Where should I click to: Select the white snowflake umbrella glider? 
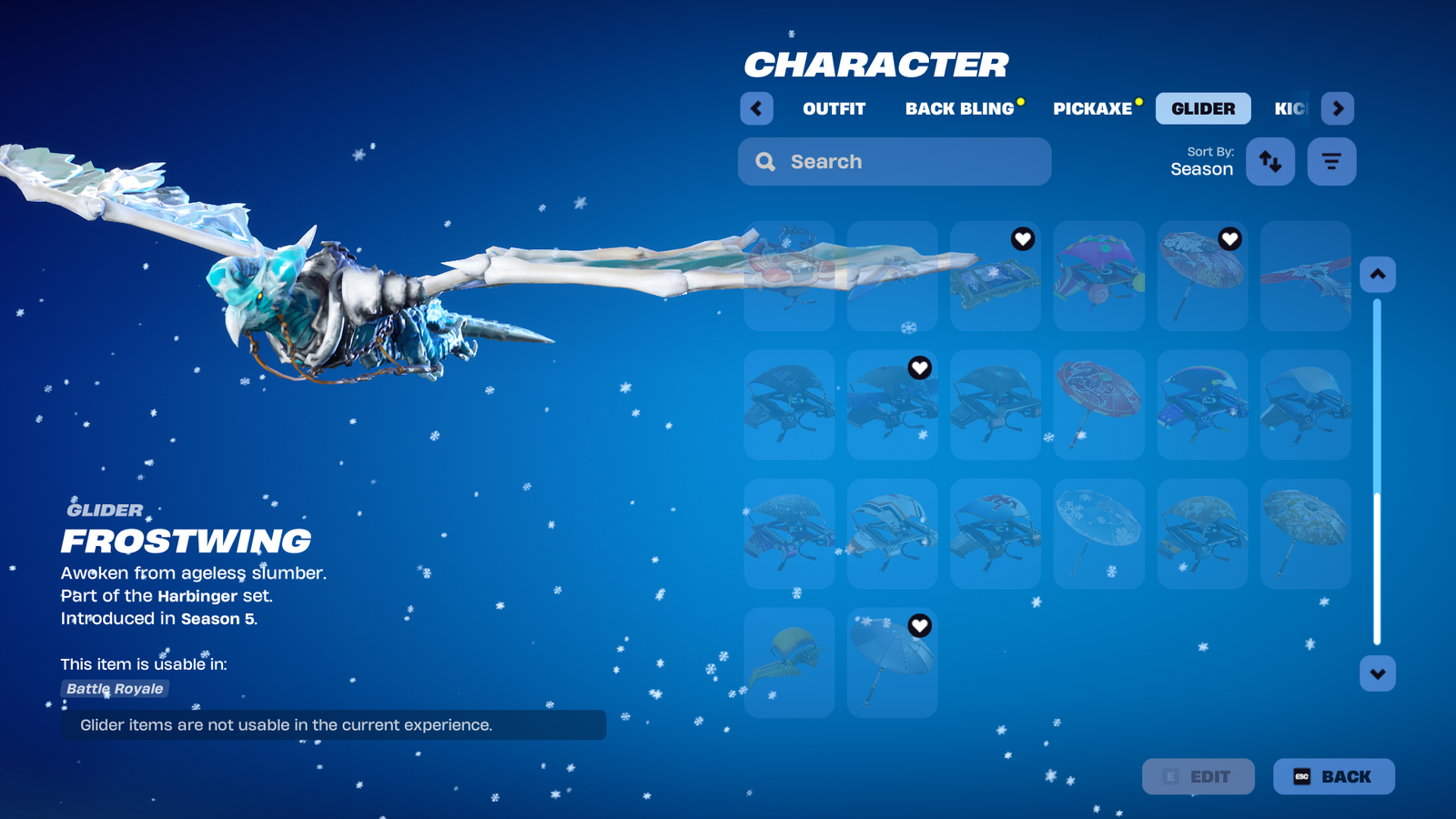click(x=1098, y=533)
